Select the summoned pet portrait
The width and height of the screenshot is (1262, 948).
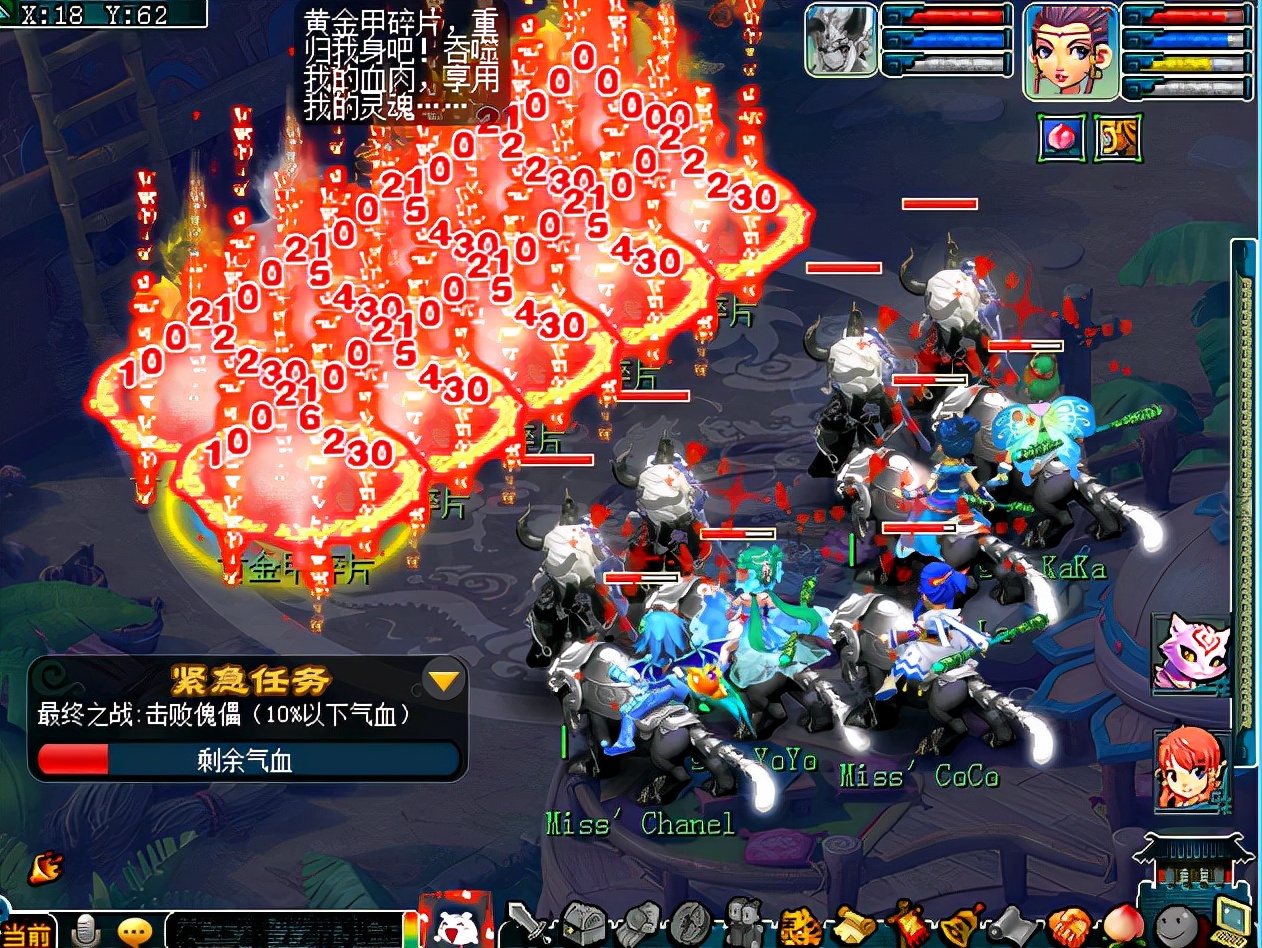coord(842,40)
